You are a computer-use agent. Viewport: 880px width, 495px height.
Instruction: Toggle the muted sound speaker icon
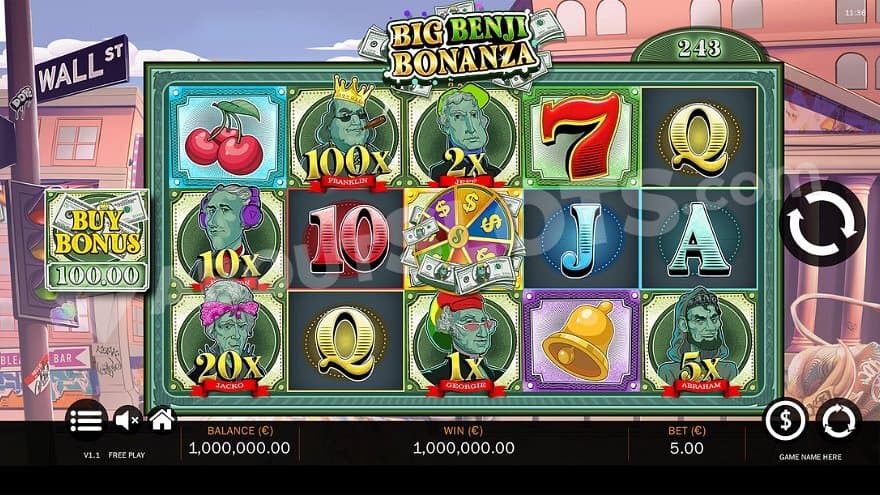(x=127, y=421)
